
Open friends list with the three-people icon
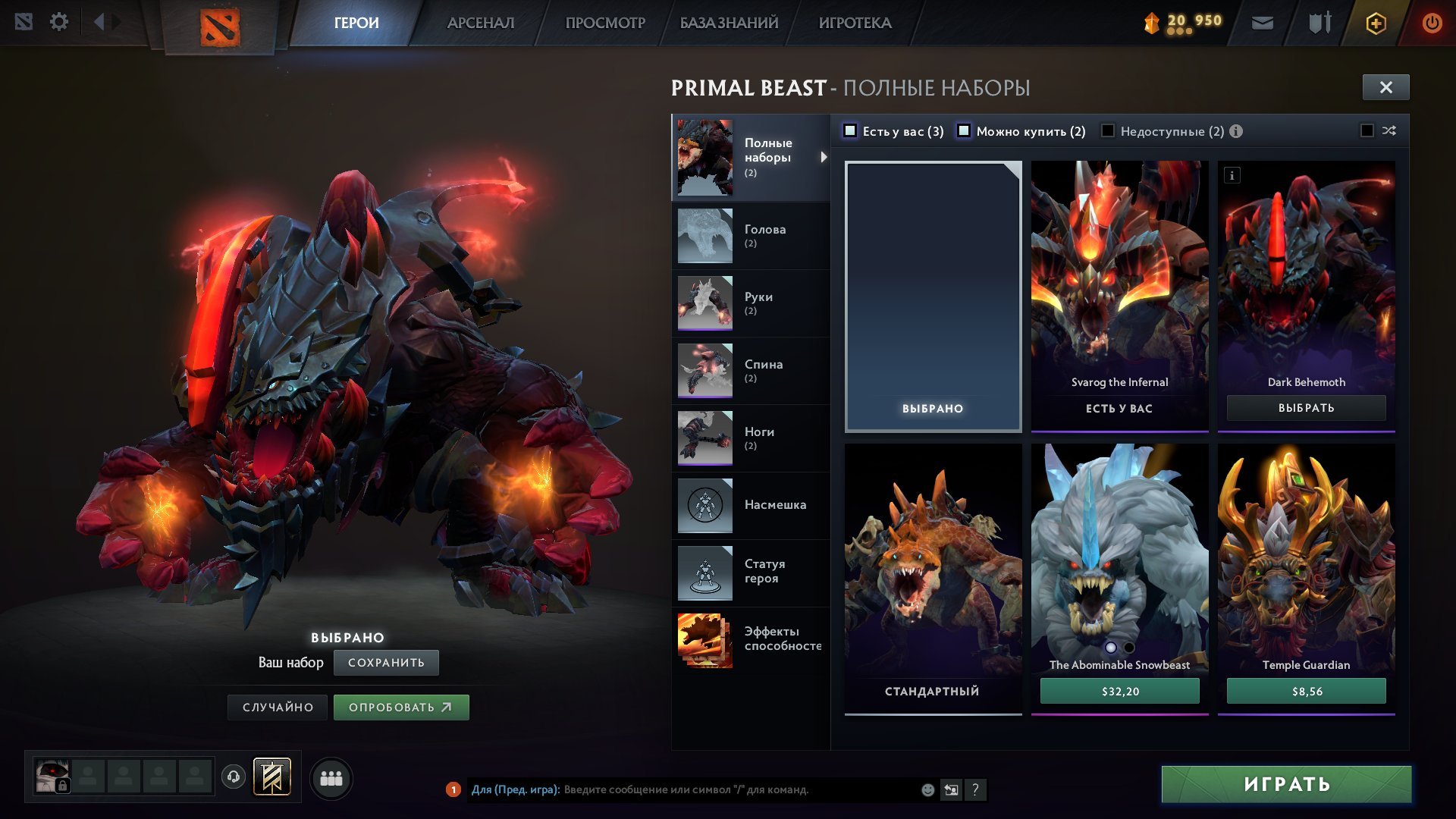[x=331, y=777]
